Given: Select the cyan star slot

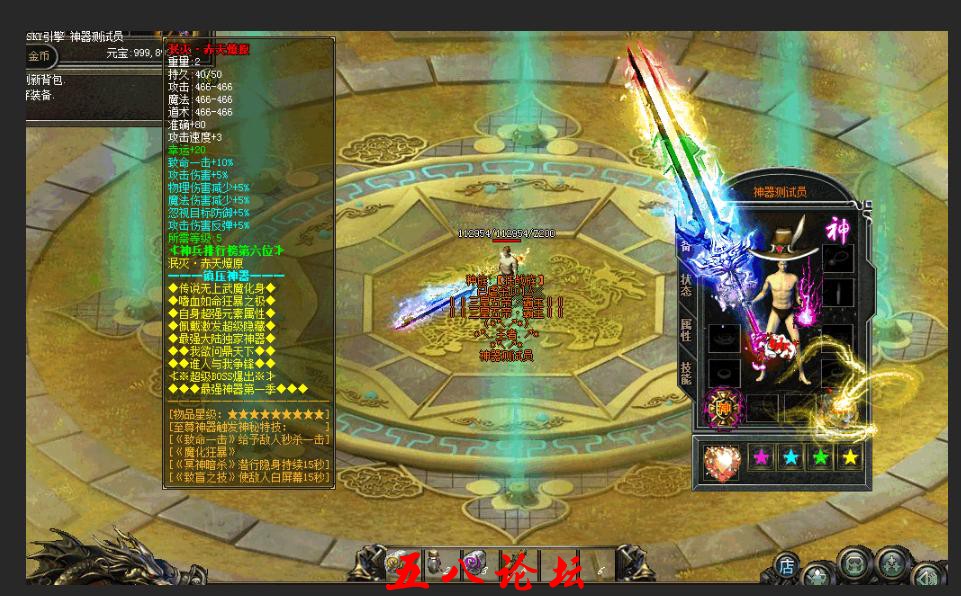Looking at the screenshot, I should pos(792,457).
